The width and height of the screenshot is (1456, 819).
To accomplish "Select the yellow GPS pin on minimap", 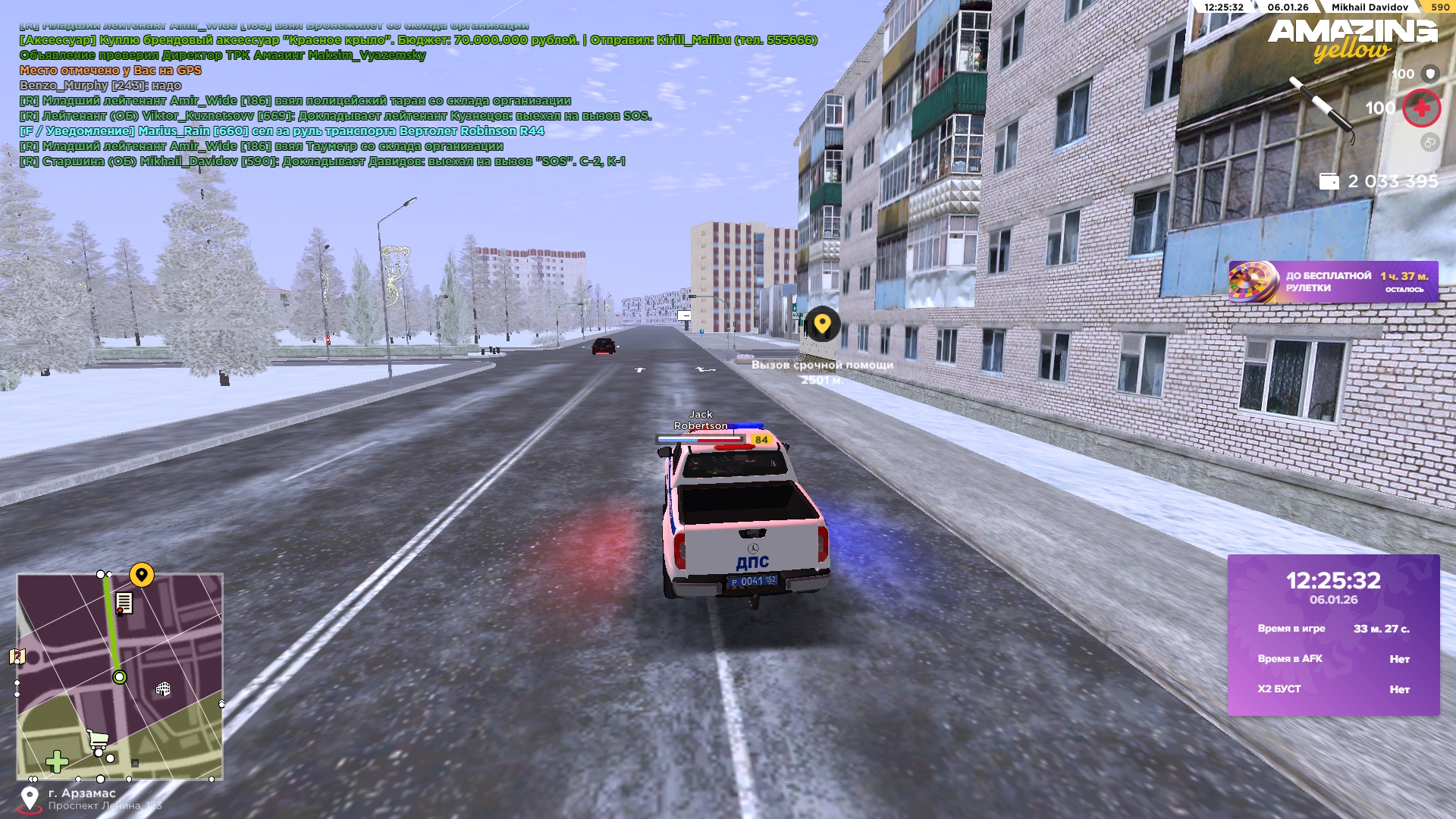I will point(142,575).
